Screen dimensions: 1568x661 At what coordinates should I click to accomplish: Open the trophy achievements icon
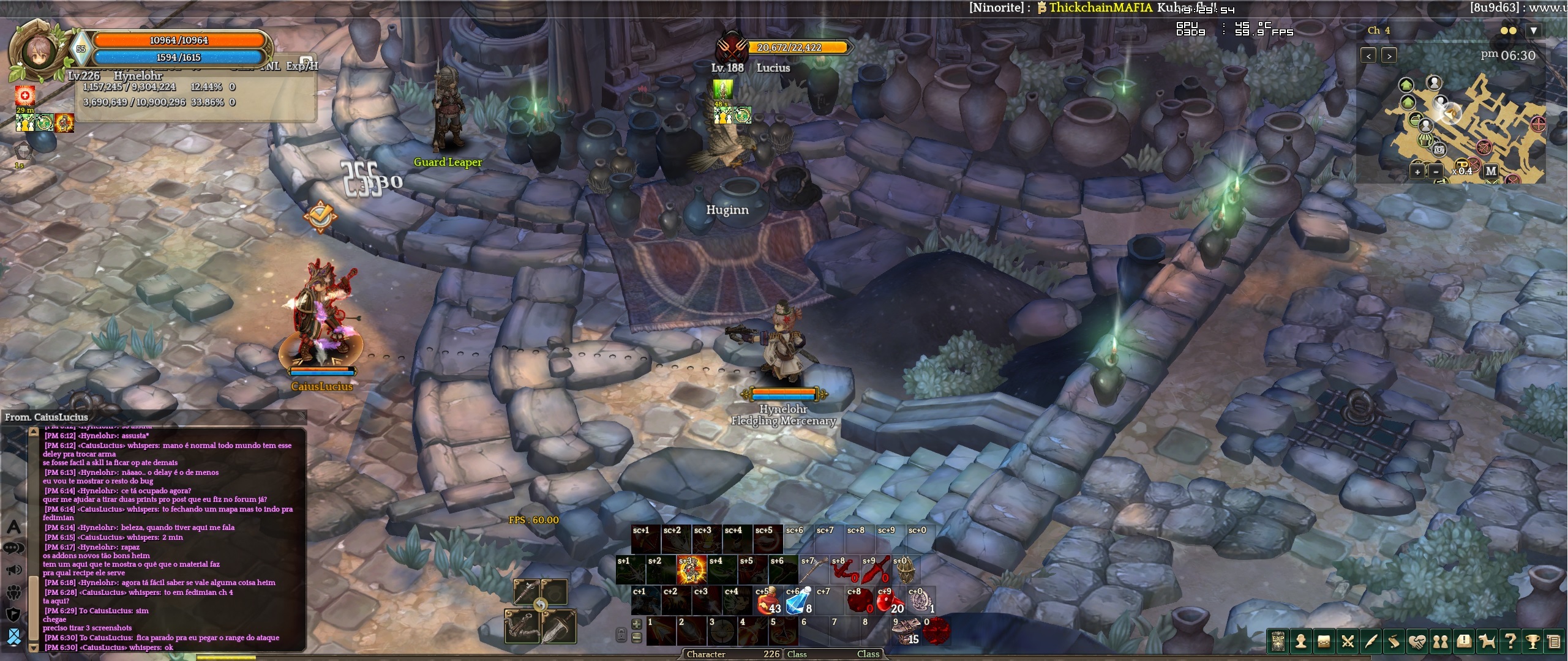coord(1532,641)
